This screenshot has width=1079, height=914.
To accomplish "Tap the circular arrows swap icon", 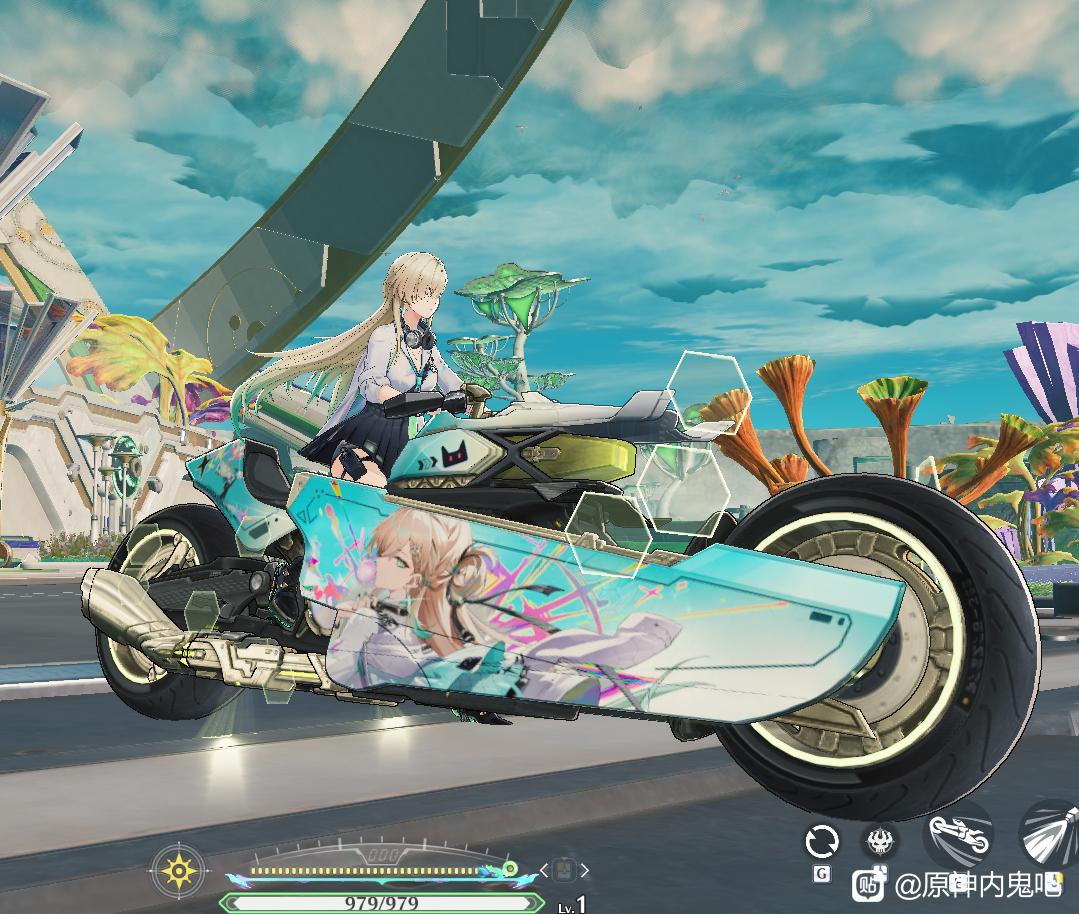I will click(821, 842).
